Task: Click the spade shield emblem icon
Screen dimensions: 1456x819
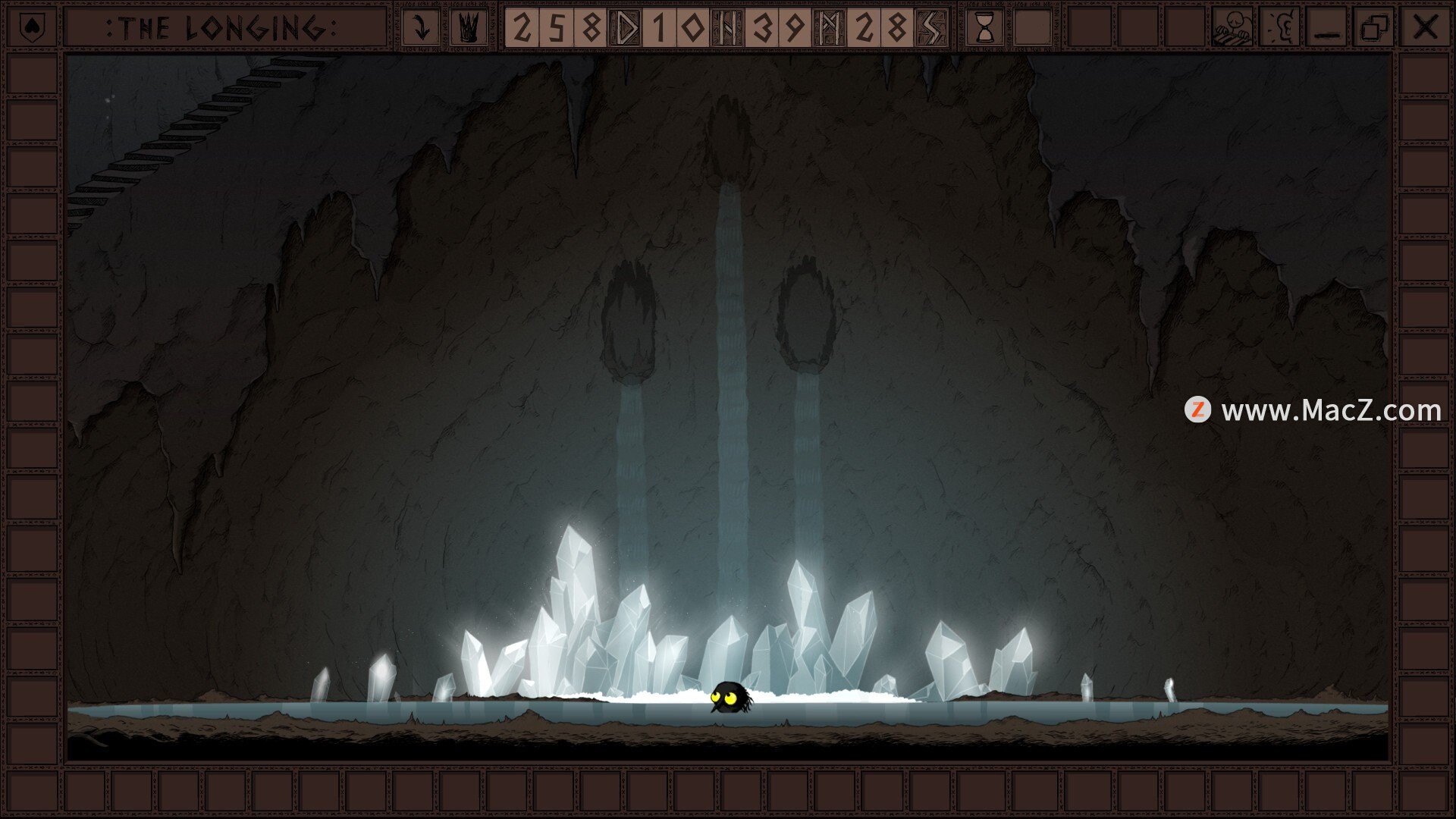Action: pyautogui.click(x=30, y=28)
